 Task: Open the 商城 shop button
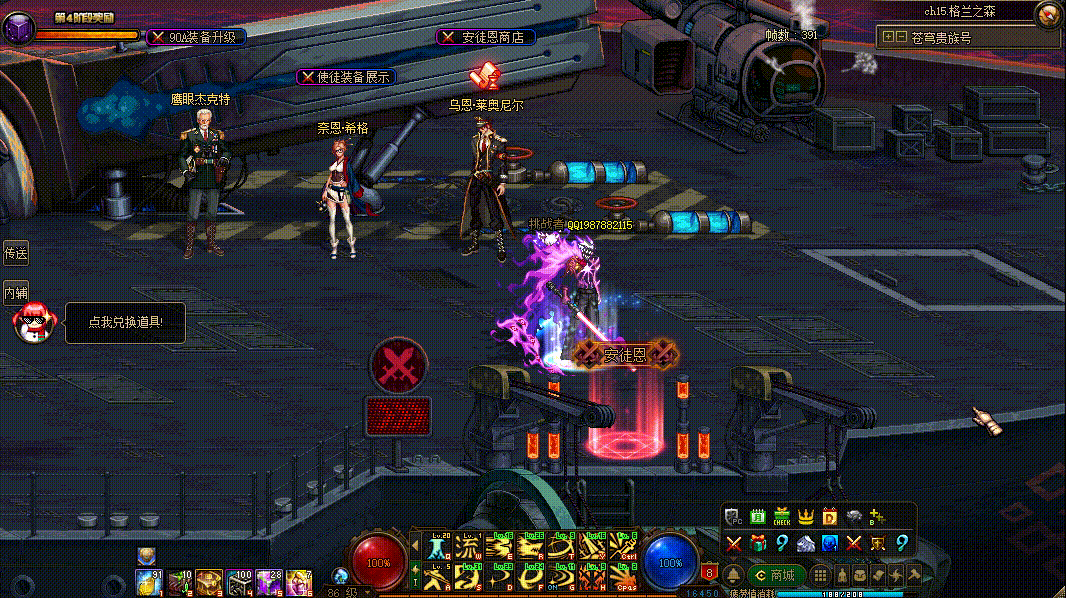pyautogui.click(x=776, y=575)
